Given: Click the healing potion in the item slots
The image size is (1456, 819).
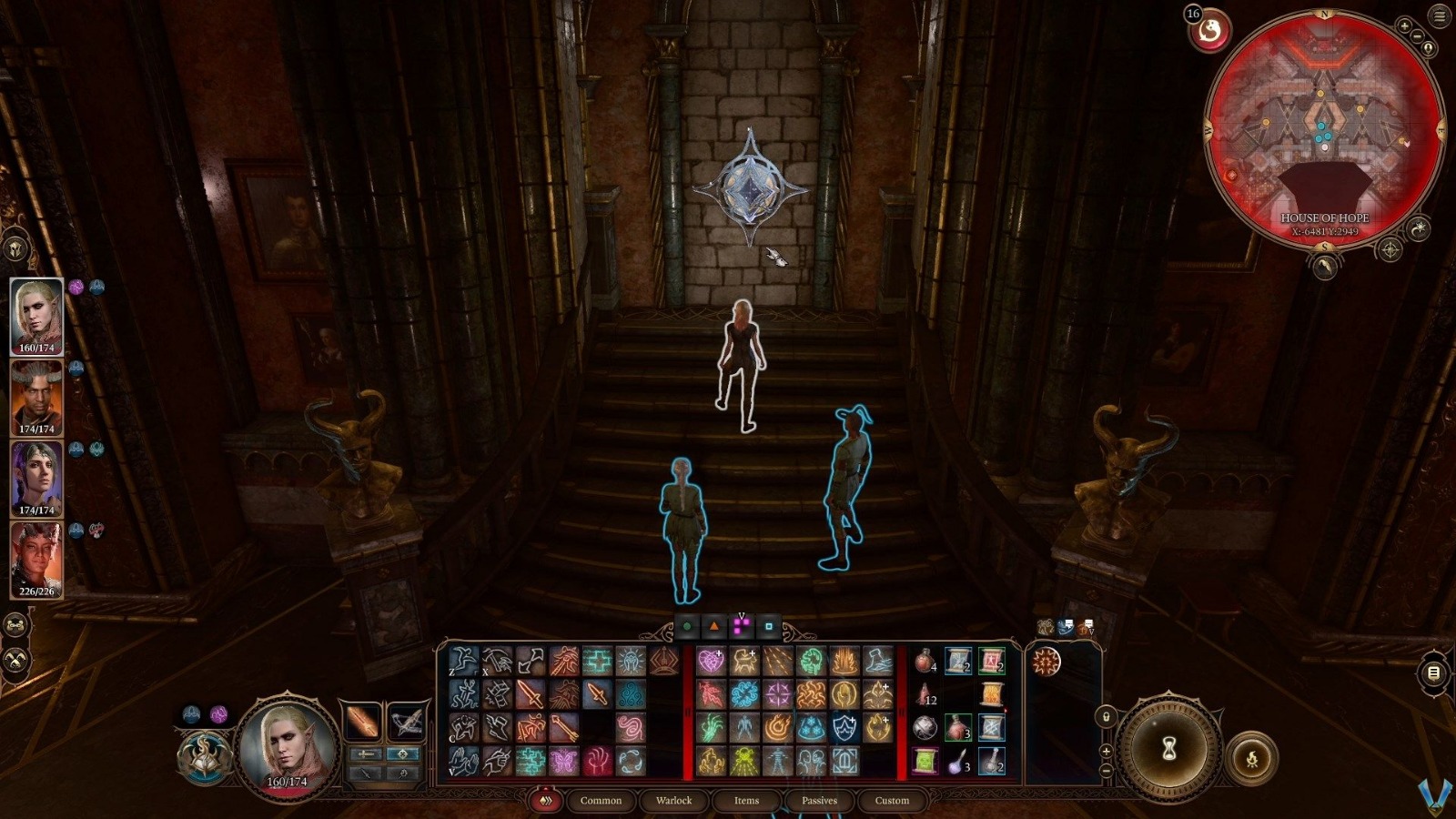Looking at the screenshot, I should (x=925, y=661).
